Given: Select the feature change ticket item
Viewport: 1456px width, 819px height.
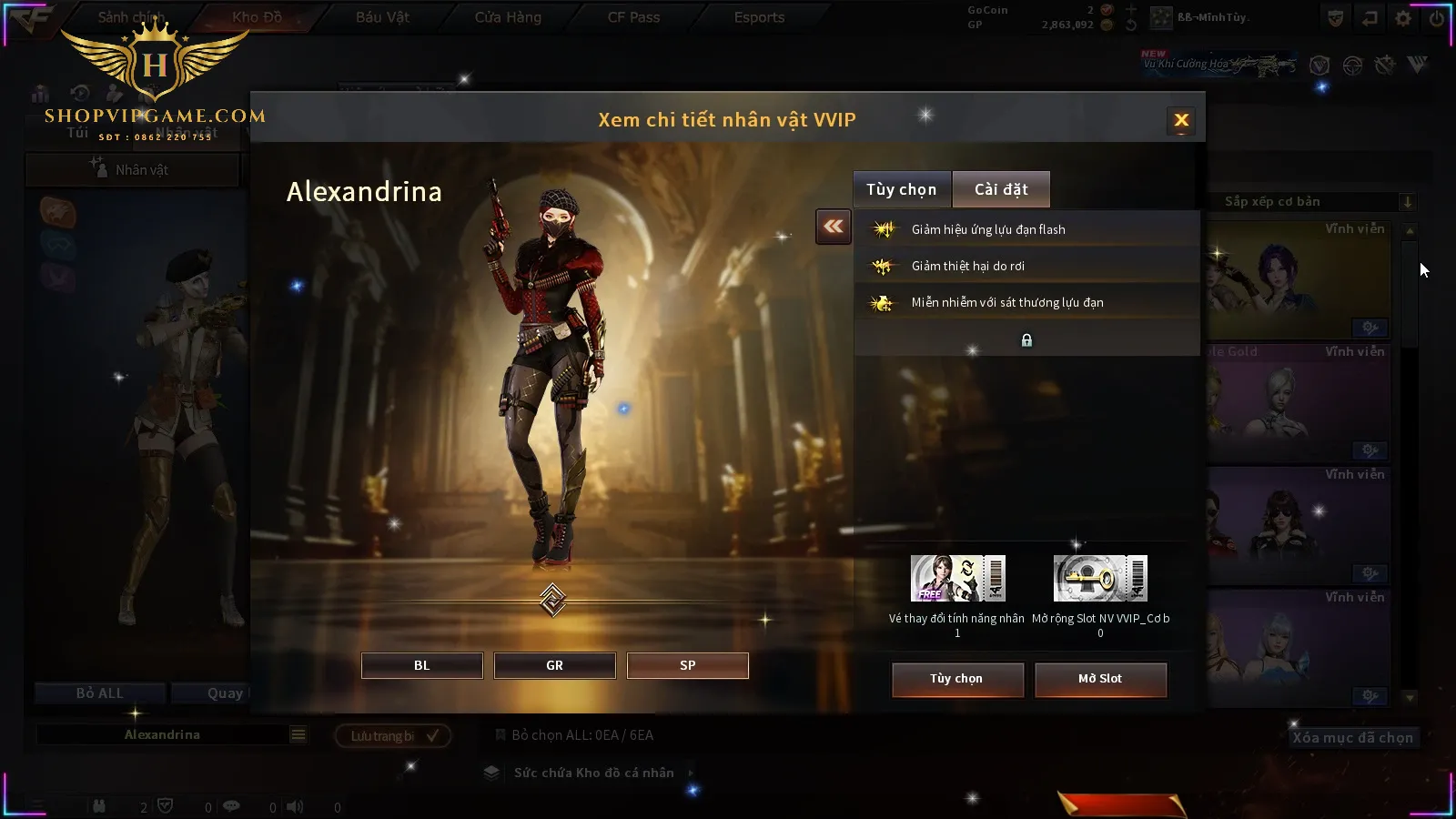Looking at the screenshot, I should (957, 579).
